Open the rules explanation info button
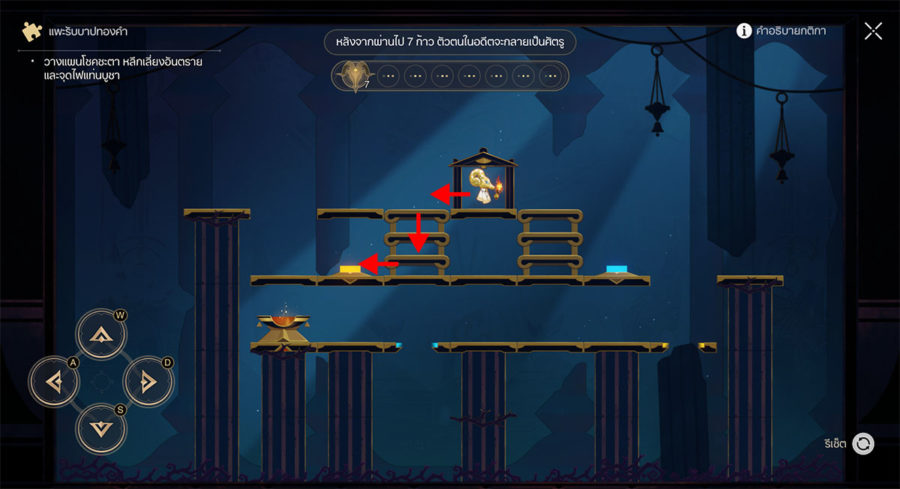 pyautogui.click(x=744, y=31)
